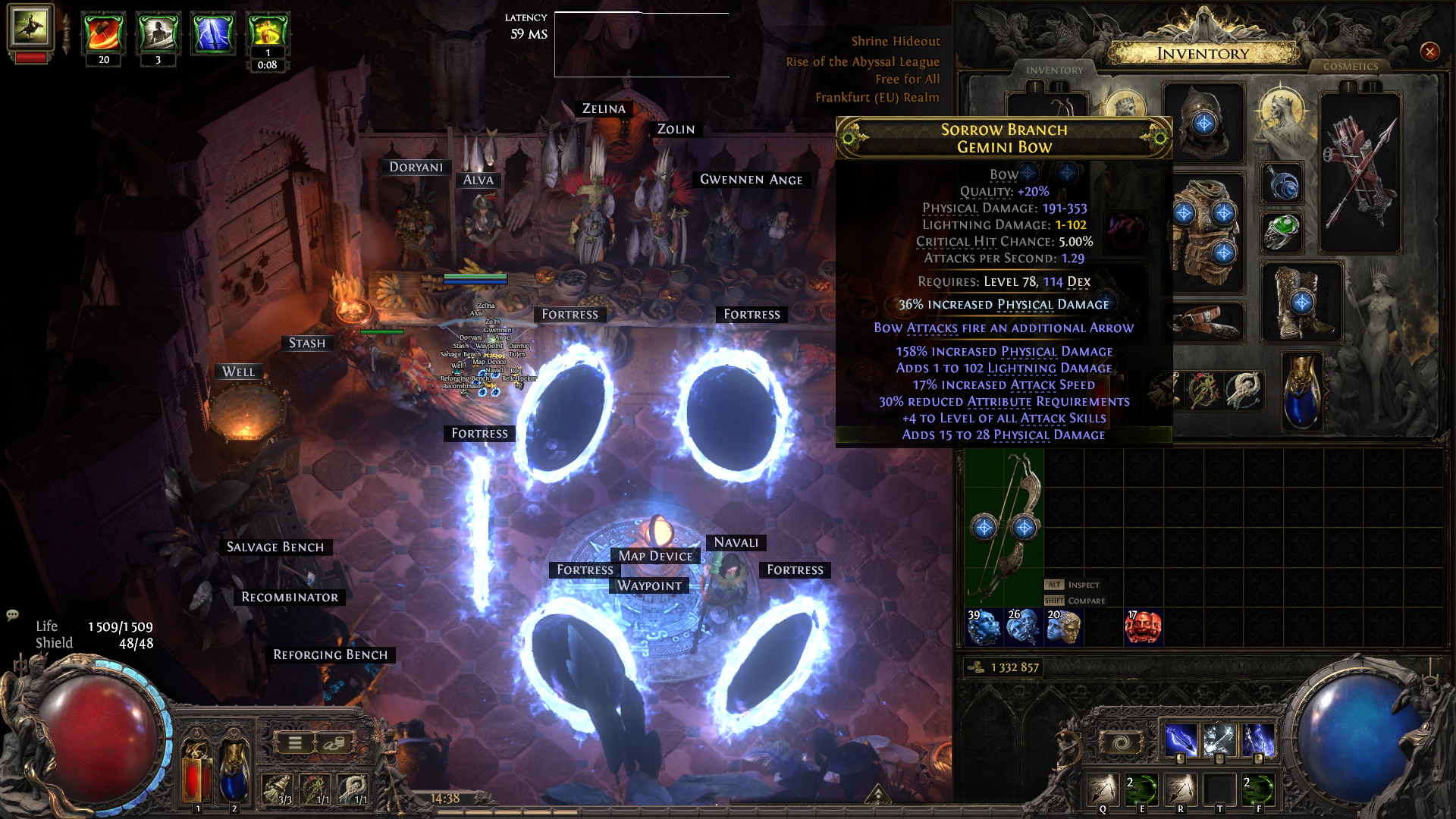This screenshot has width=1456, height=819.
Task: Activate the lightning arrow skill
Action: (x=1180, y=739)
